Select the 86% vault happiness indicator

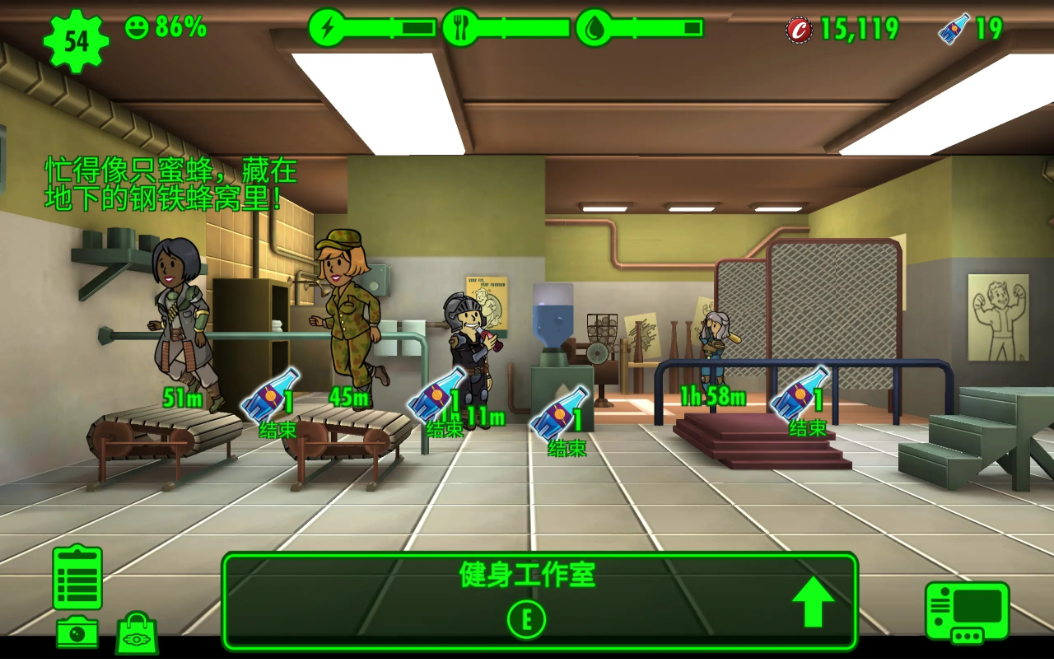coord(166,28)
